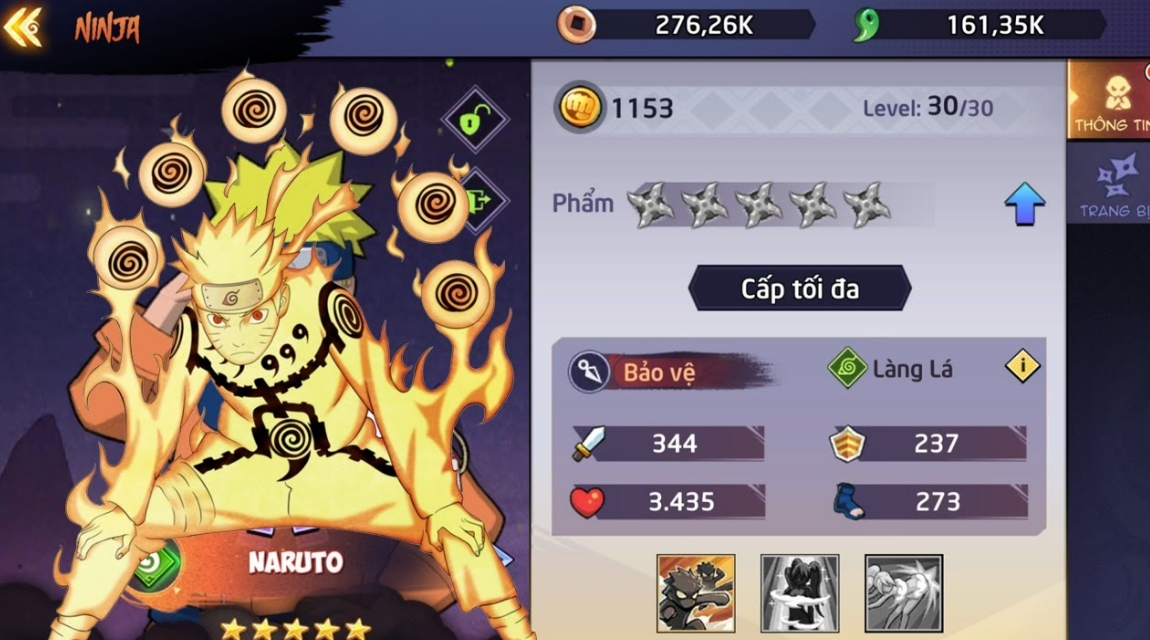Go back with the yellow arrow button
This screenshot has width=1150, height=640.
(x=22, y=27)
